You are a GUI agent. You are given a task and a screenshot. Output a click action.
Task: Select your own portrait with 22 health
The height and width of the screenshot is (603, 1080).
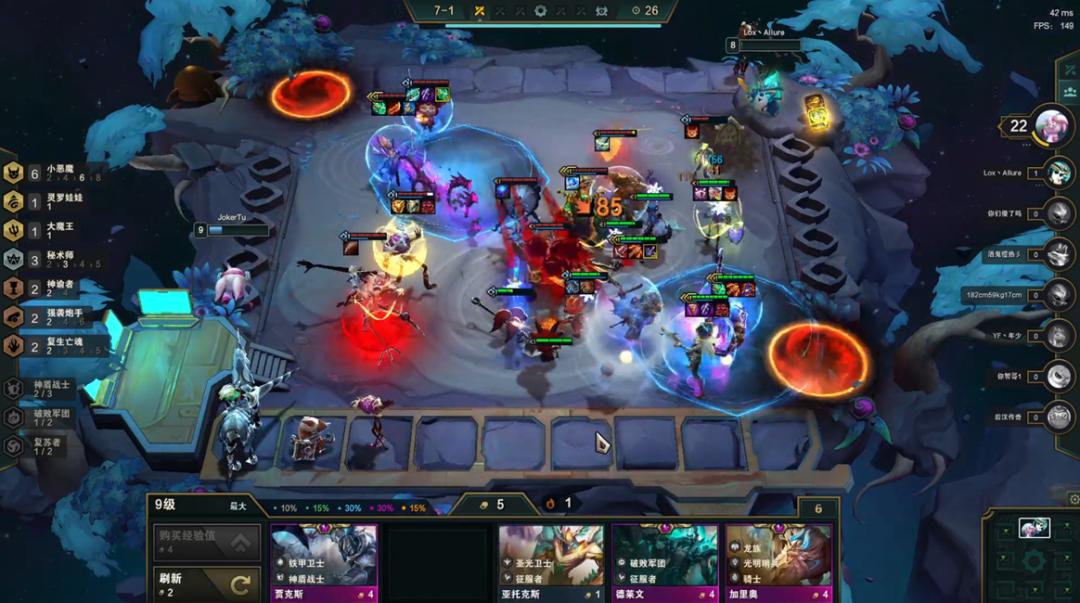[1052, 125]
